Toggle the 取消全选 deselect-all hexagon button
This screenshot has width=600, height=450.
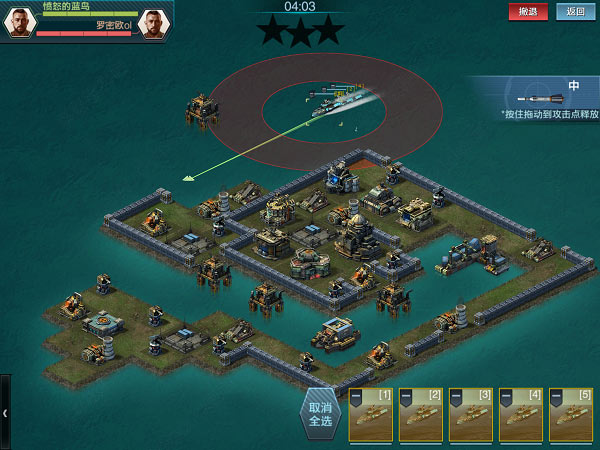point(319,414)
